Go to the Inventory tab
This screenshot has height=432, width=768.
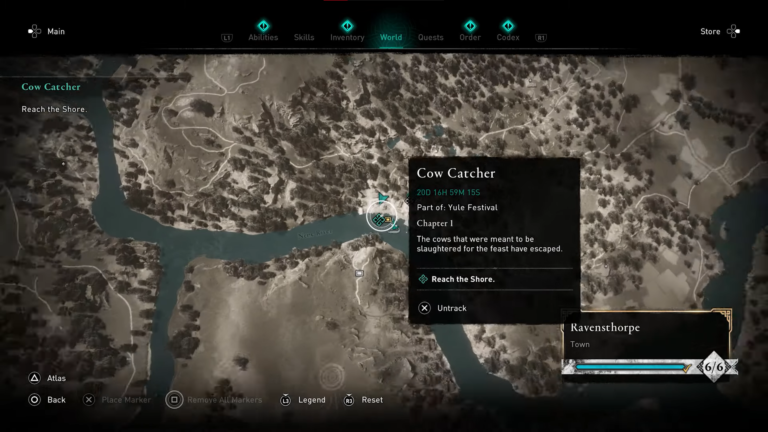(x=347, y=38)
